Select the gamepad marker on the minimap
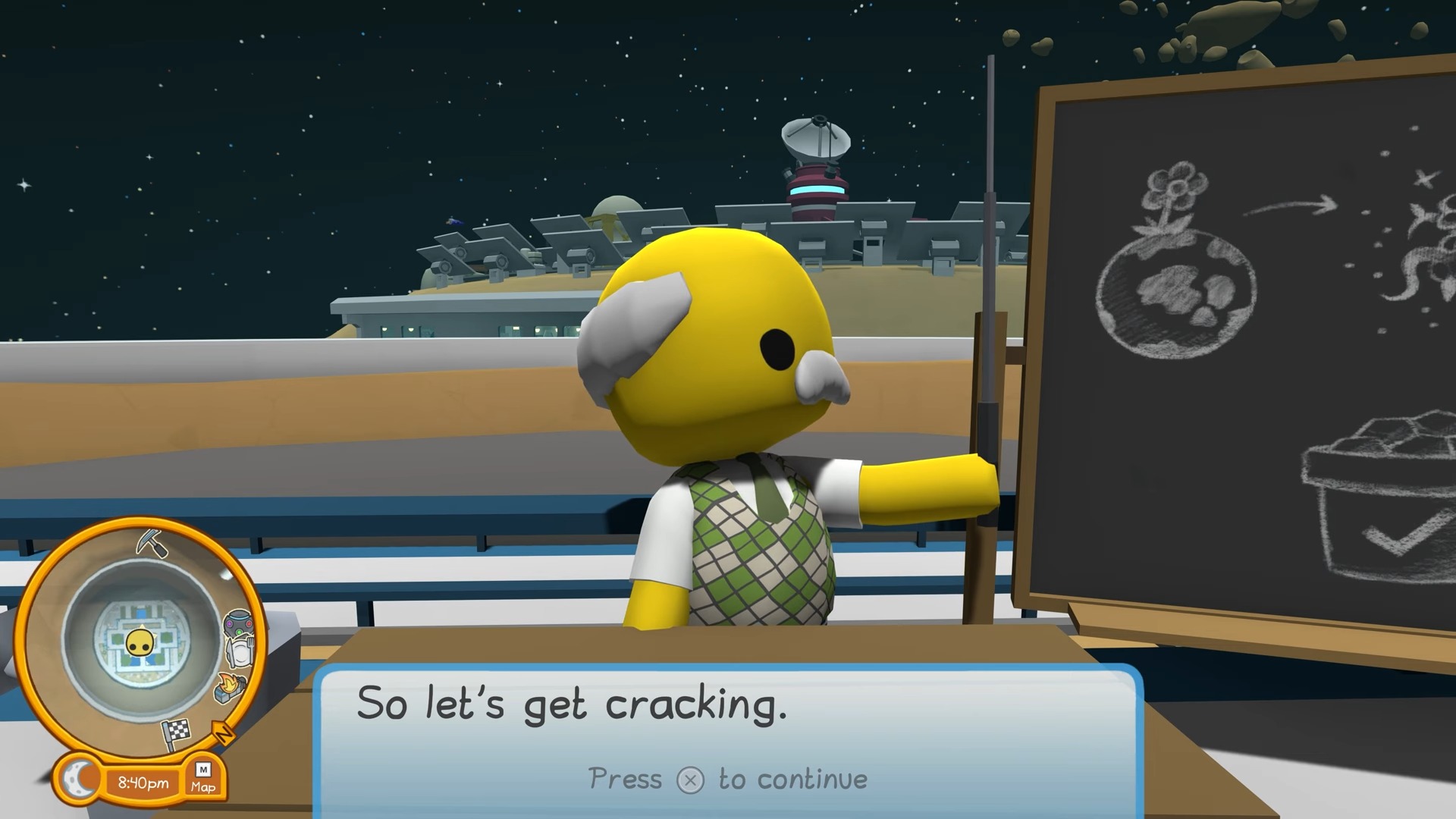Screen dimensions: 1456x819 pos(237,625)
